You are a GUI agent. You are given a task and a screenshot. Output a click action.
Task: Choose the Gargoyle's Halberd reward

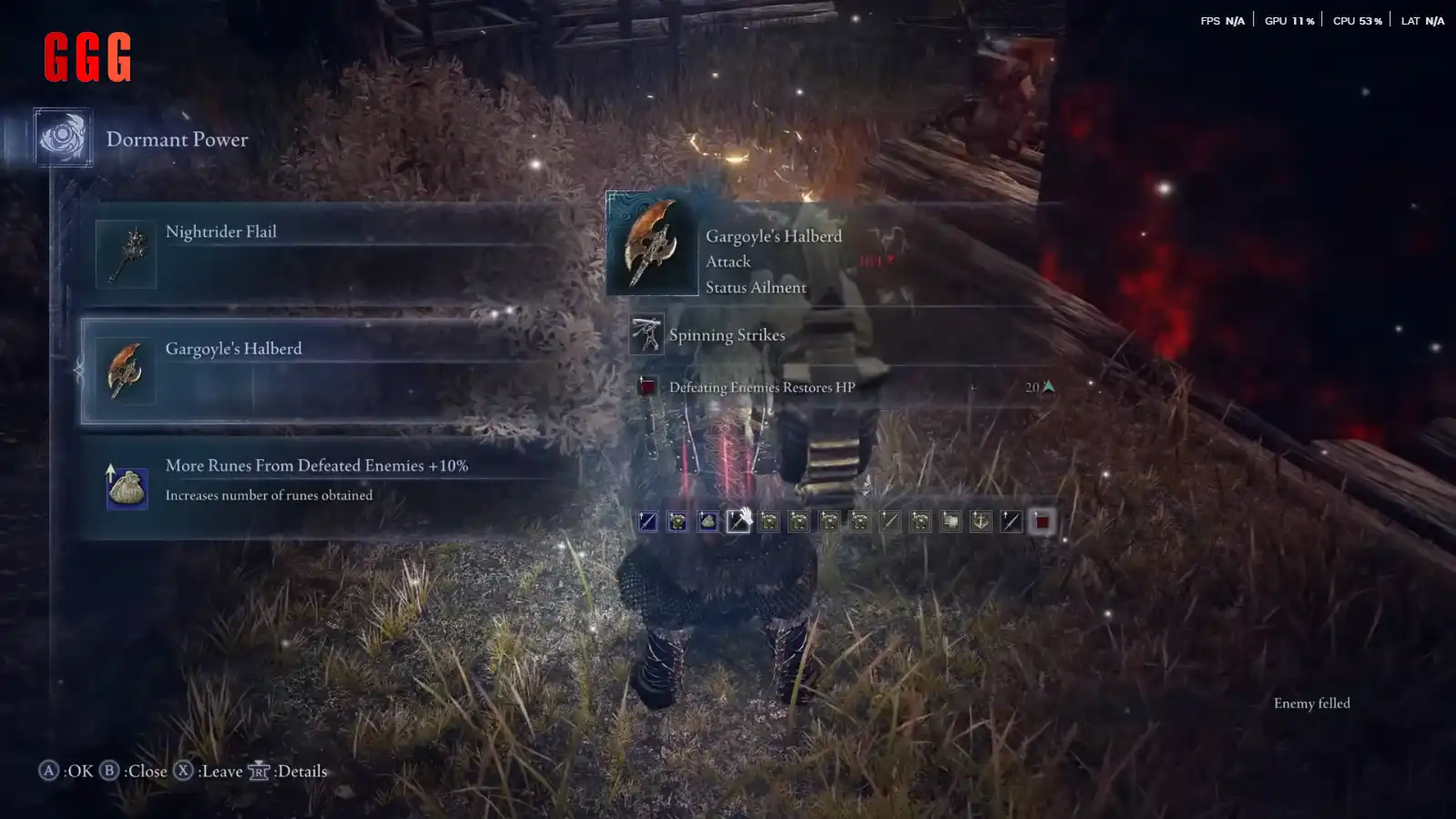328,371
